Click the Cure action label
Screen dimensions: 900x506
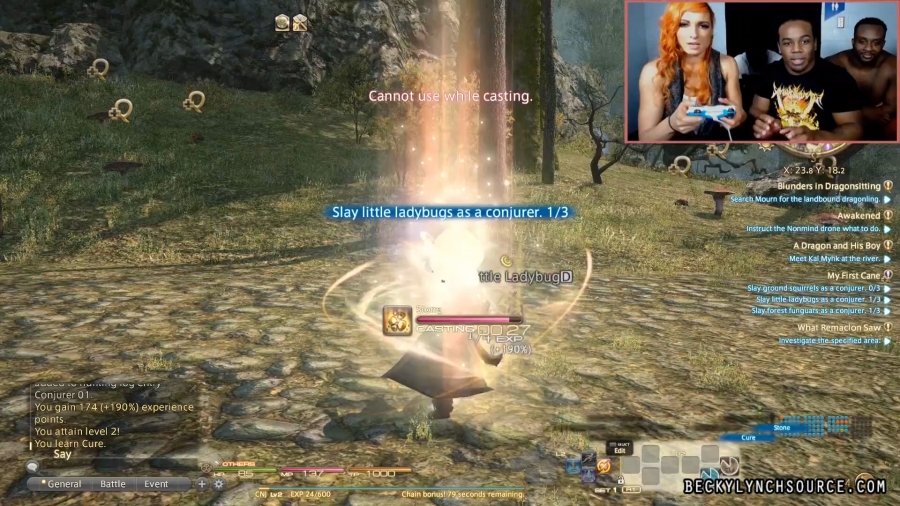coord(748,437)
